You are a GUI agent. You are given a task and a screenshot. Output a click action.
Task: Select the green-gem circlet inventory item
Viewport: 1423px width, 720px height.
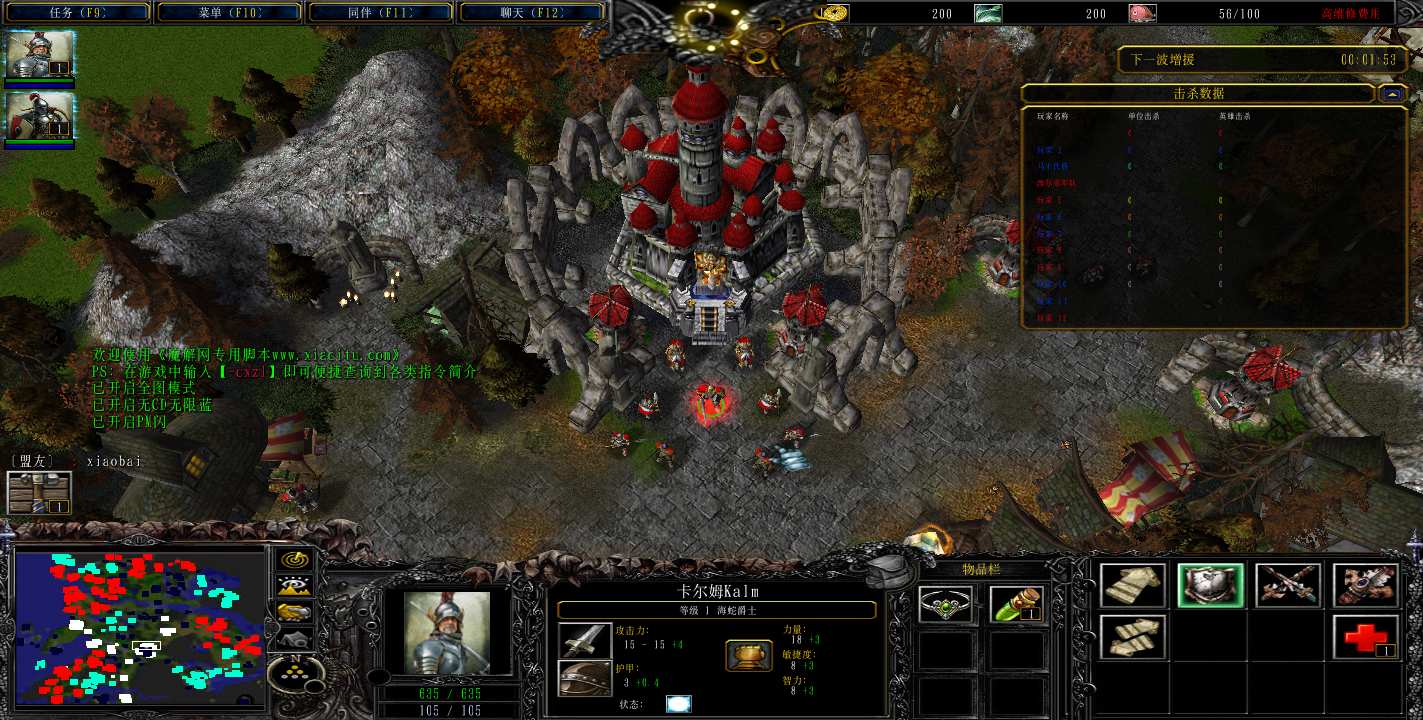(x=945, y=605)
